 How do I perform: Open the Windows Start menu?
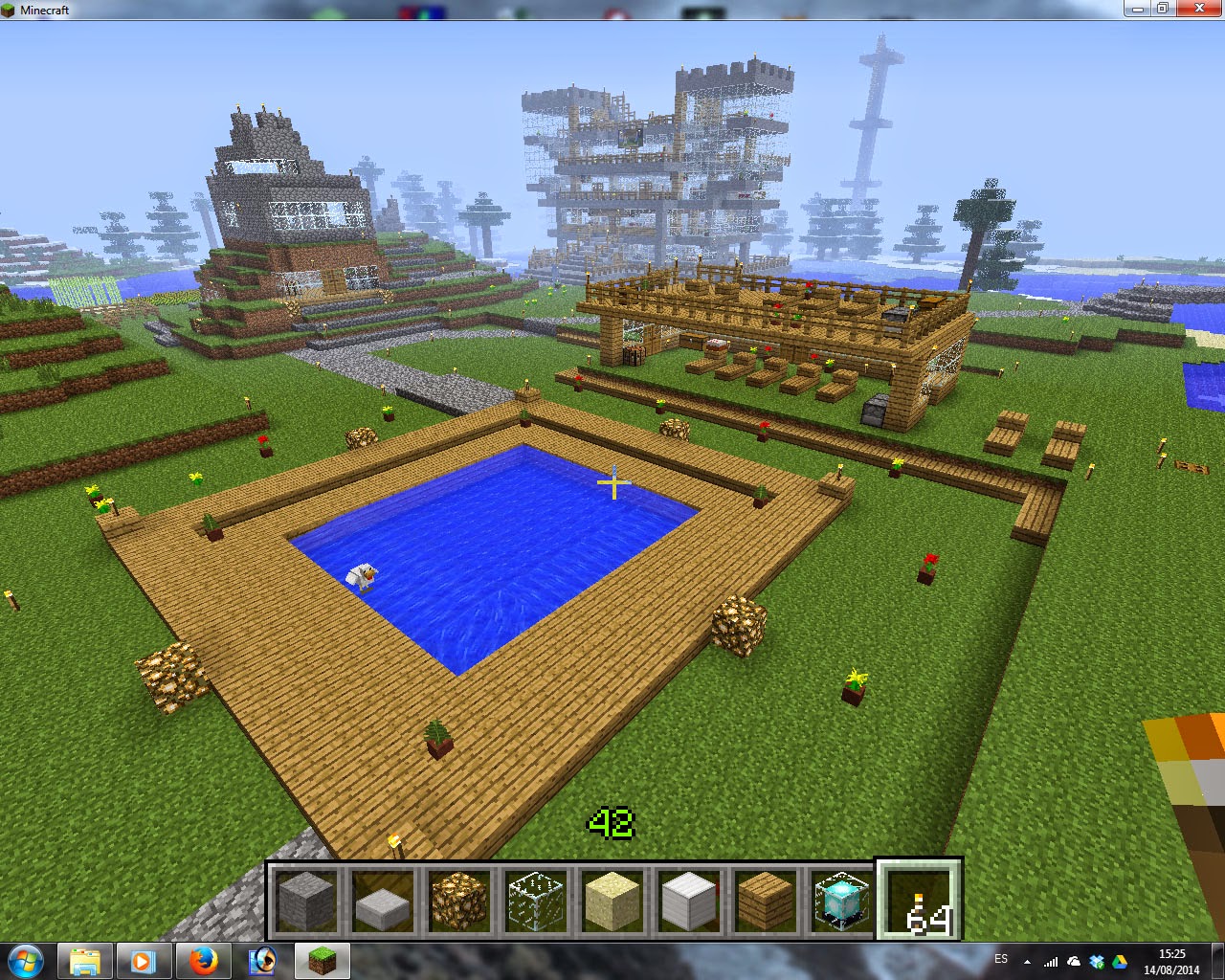coord(24,961)
